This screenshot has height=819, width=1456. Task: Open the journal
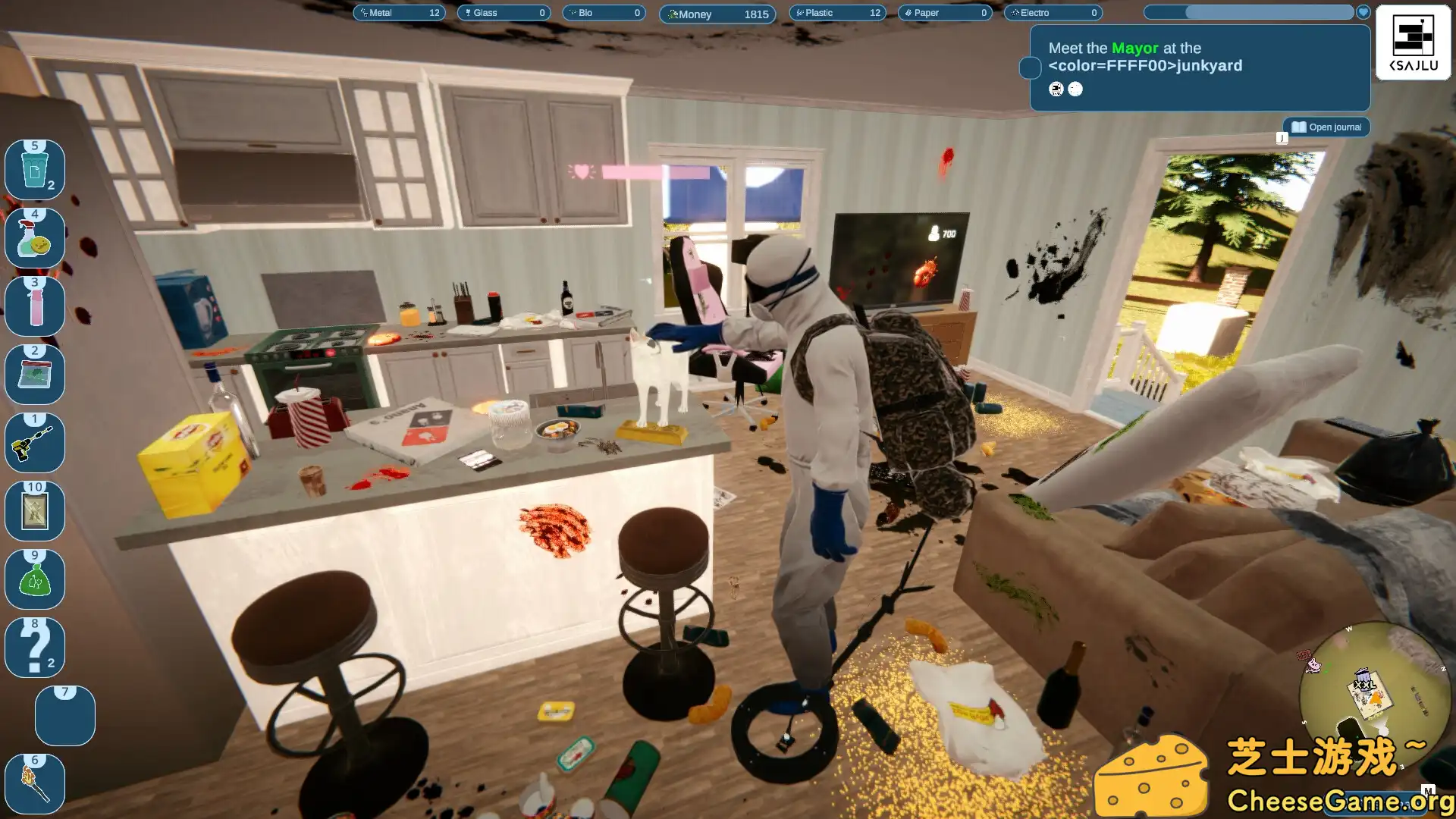coord(1326,127)
